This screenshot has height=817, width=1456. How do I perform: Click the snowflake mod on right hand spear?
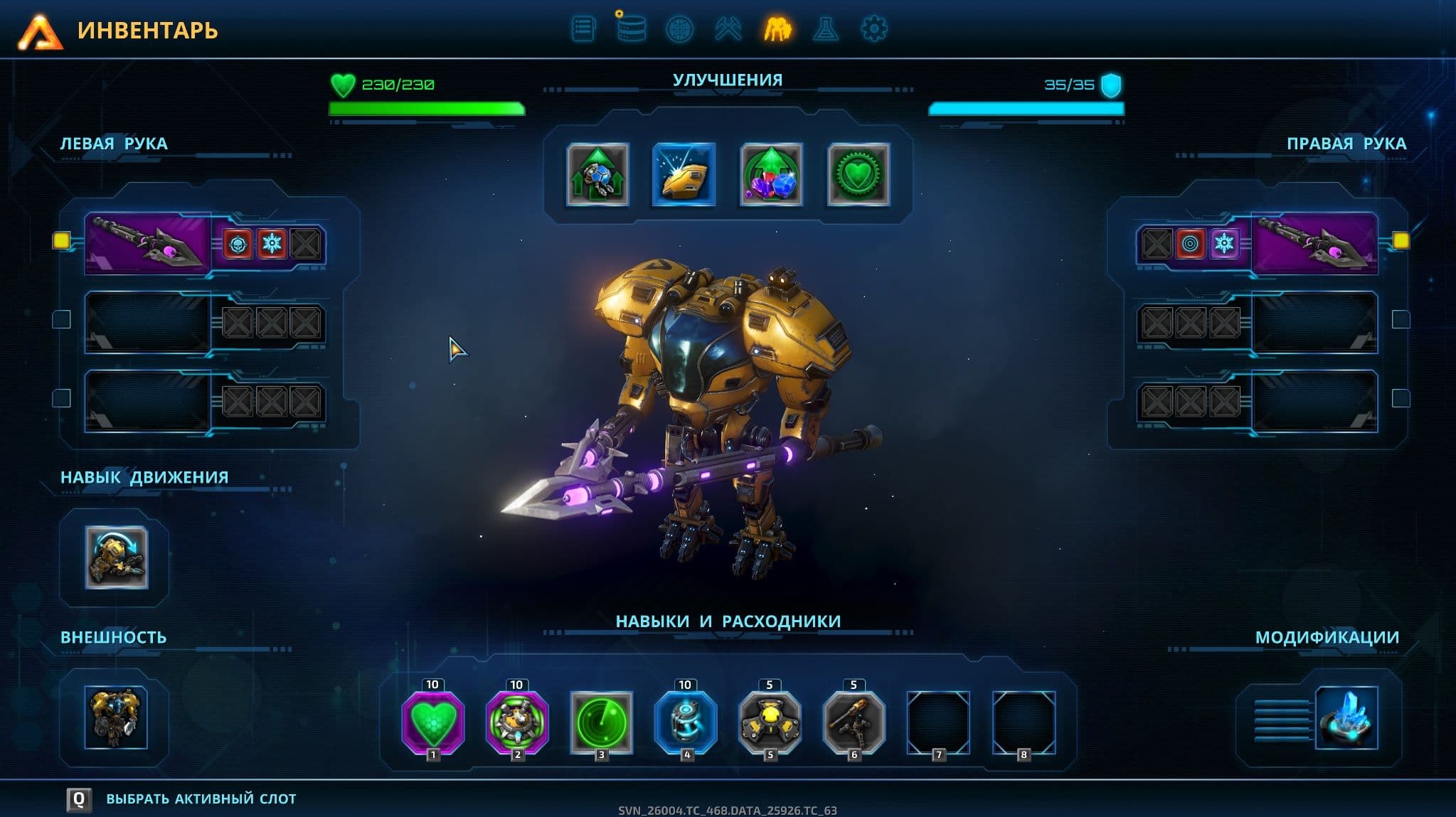tap(1224, 244)
